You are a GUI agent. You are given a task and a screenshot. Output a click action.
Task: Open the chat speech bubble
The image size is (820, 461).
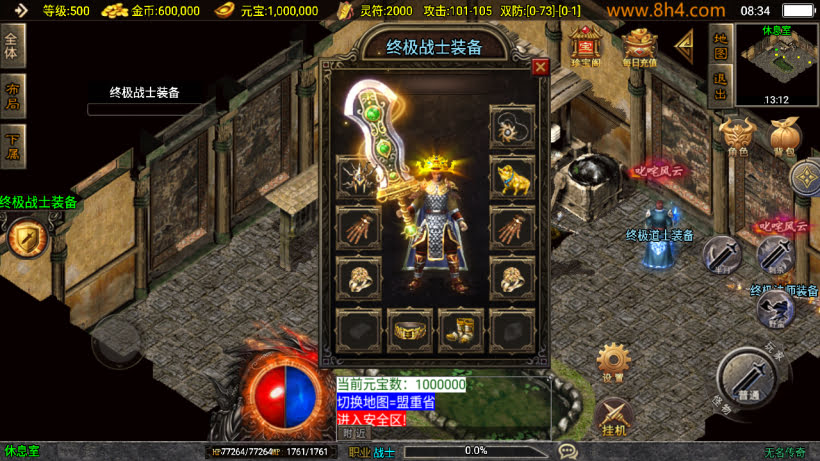(x=568, y=451)
